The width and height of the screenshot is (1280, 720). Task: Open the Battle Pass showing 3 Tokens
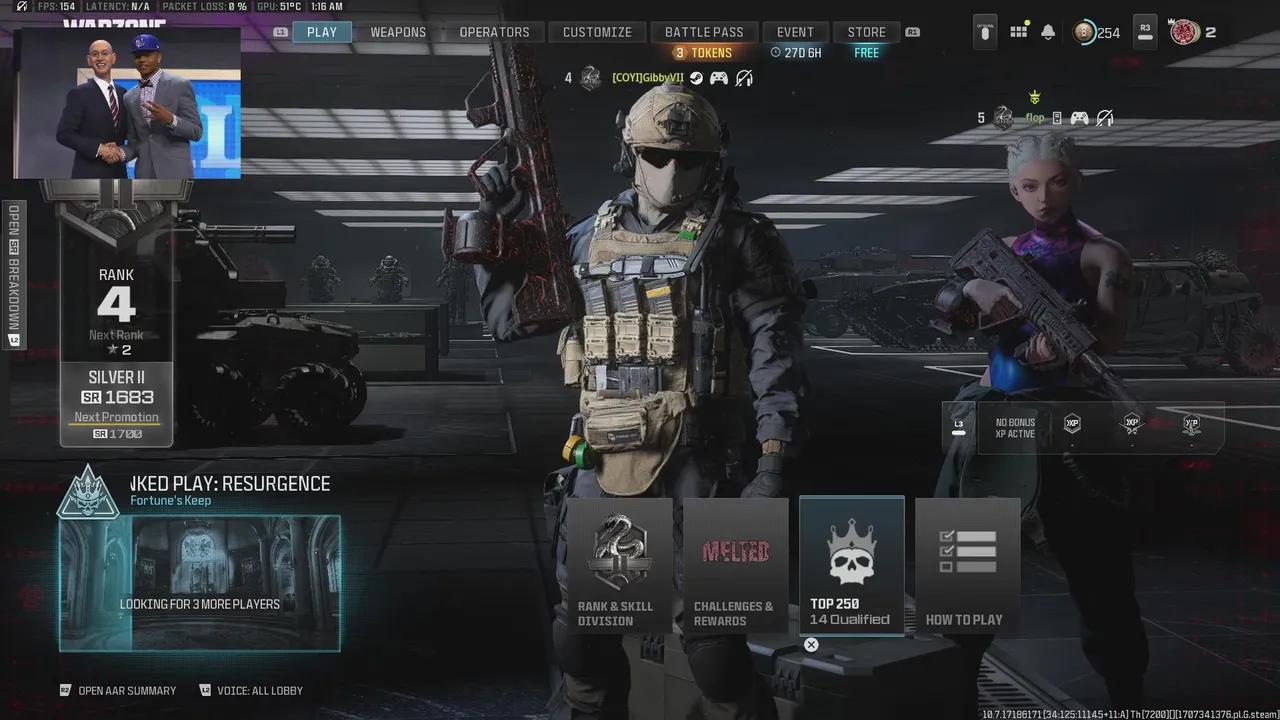point(704,31)
